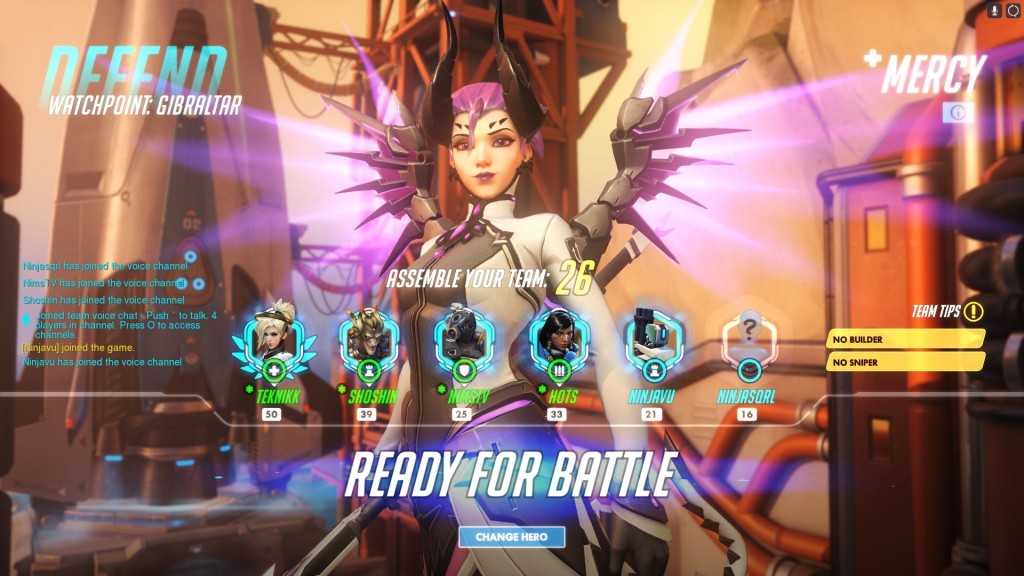Open the Team Tips exclamation icon
The image size is (1024, 576).
click(974, 311)
